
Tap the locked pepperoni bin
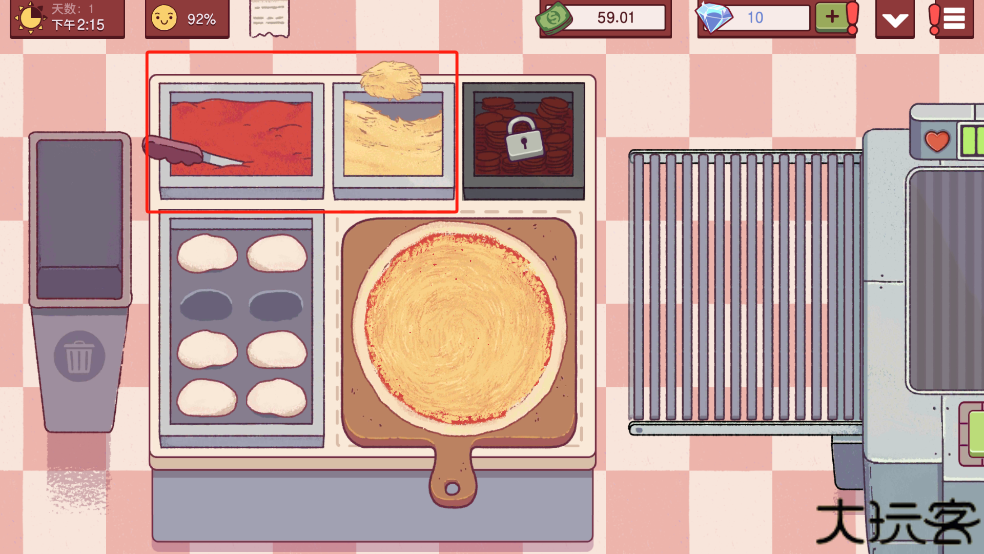click(x=523, y=137)
